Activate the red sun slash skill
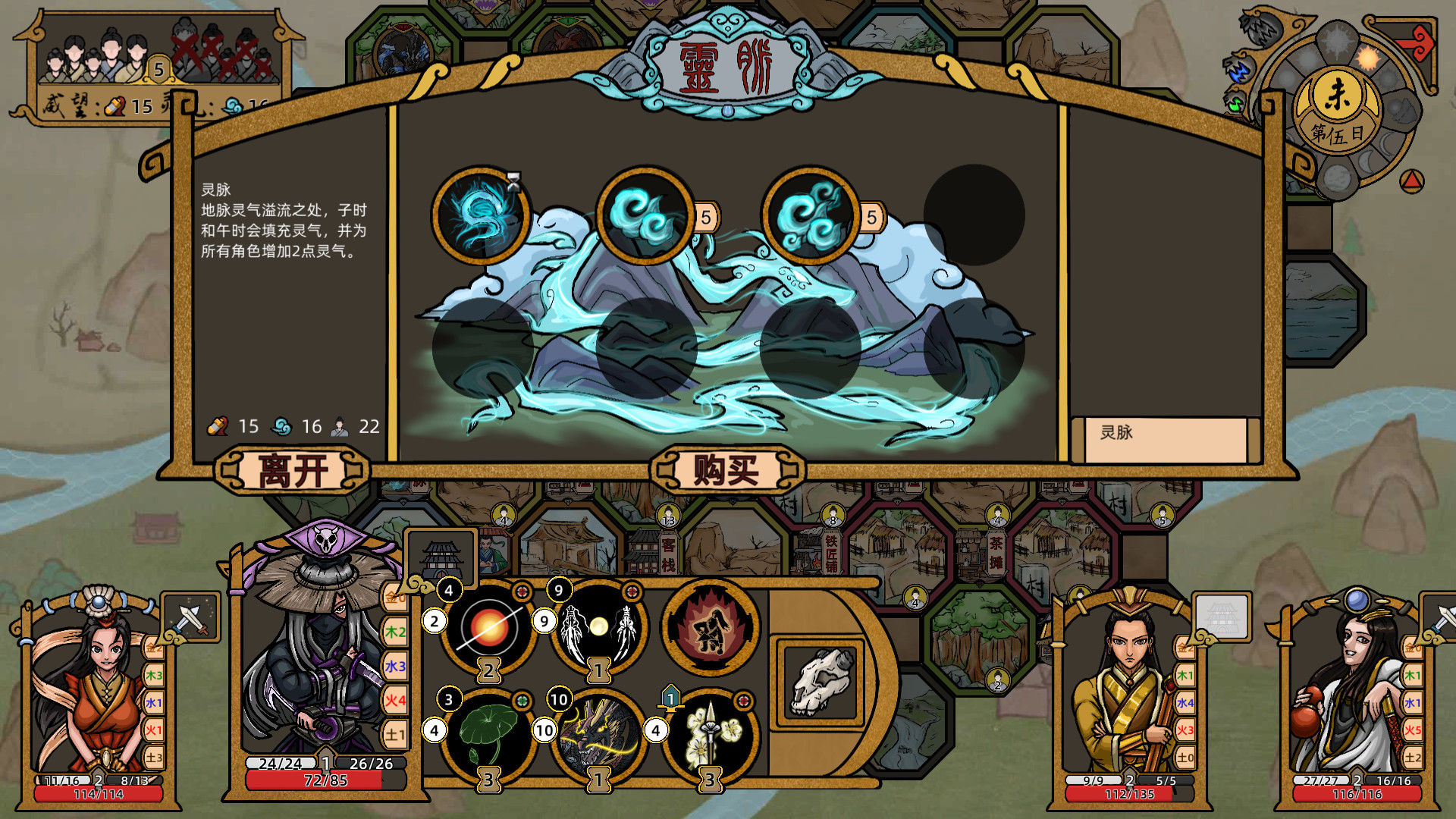 click(489, 628)
